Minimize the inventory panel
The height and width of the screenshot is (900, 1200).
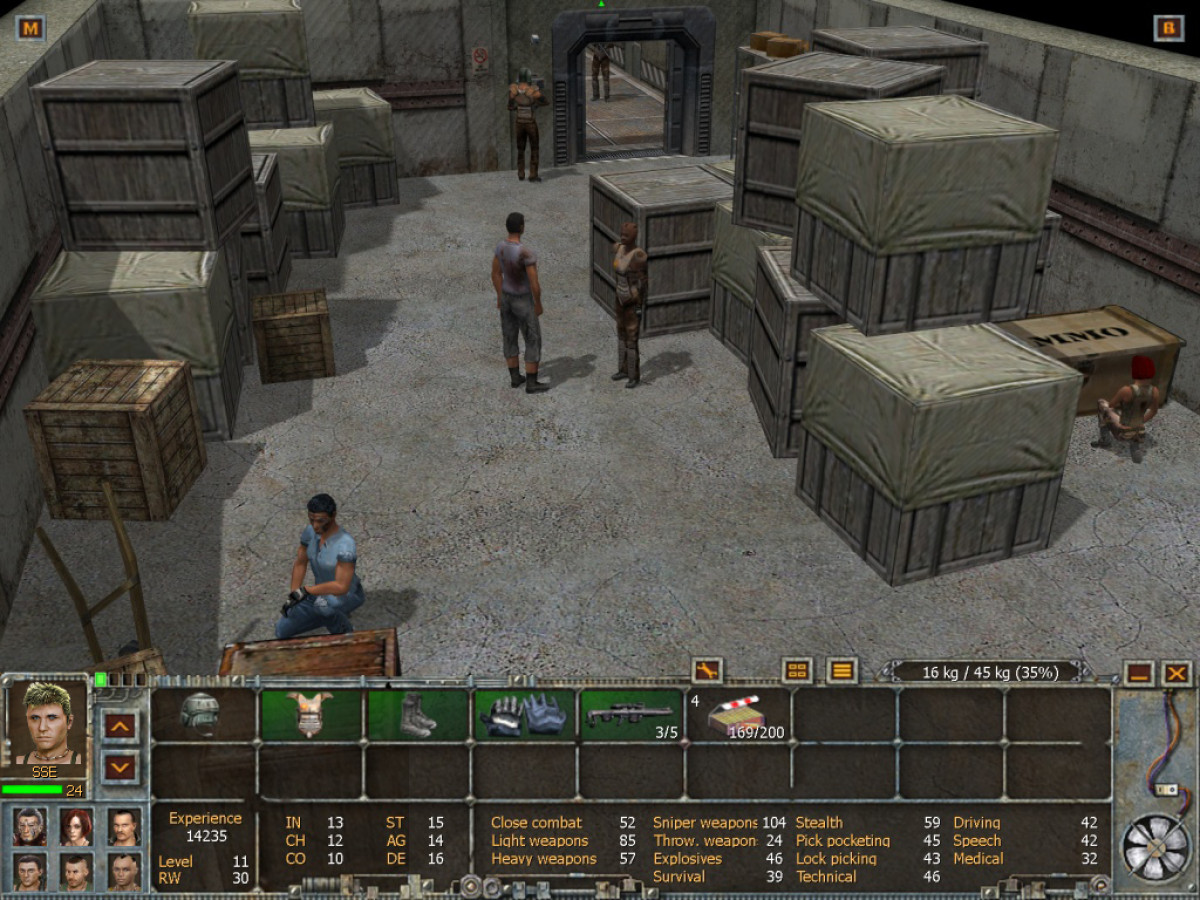tap(1137, 673)
